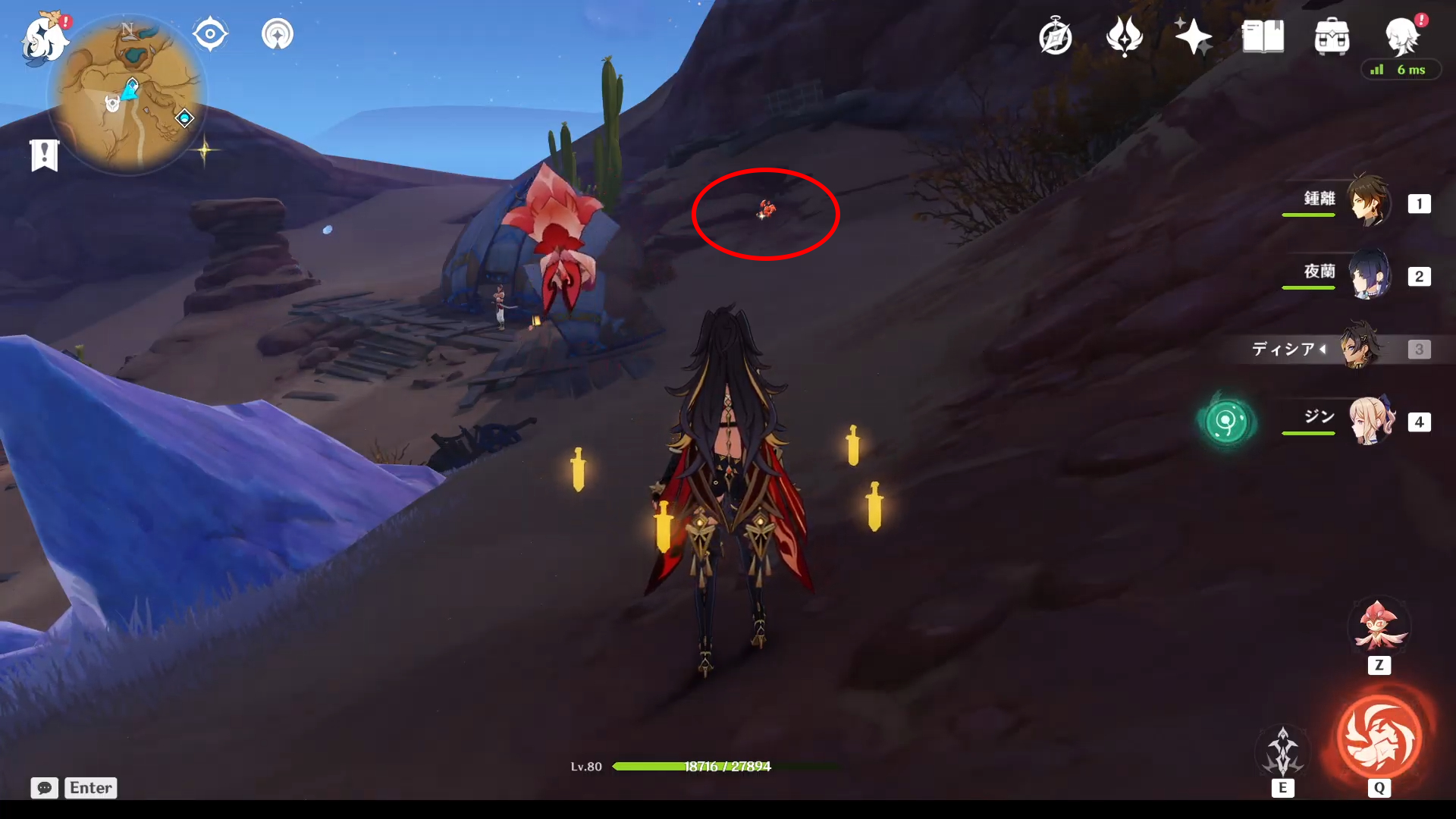1456x819 pixels.
Task: Open the Archive book icon
Action: [x=1263, y=36]
